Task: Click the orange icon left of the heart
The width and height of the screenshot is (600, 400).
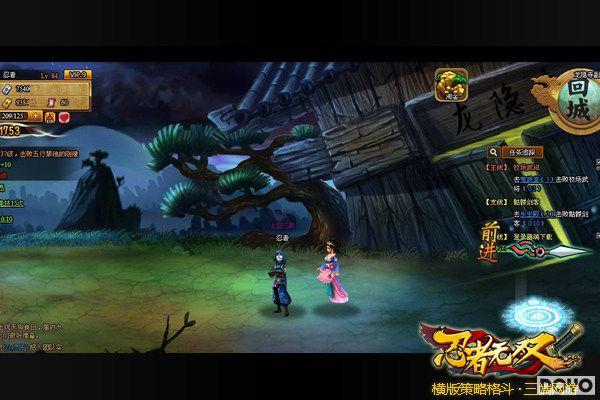Action: (48, 116)
